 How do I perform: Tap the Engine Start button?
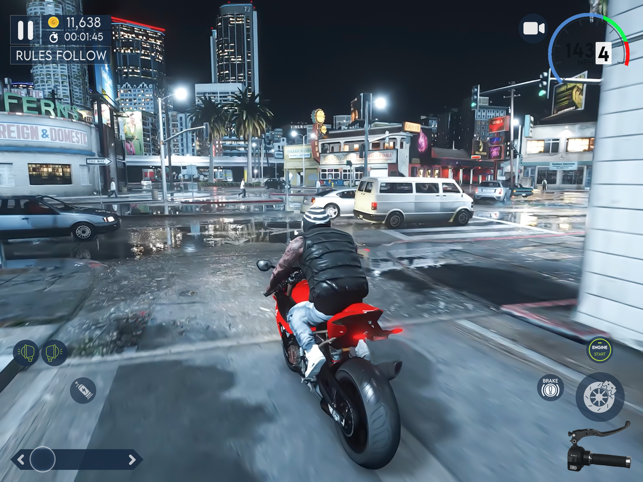(x=599, y=349)
